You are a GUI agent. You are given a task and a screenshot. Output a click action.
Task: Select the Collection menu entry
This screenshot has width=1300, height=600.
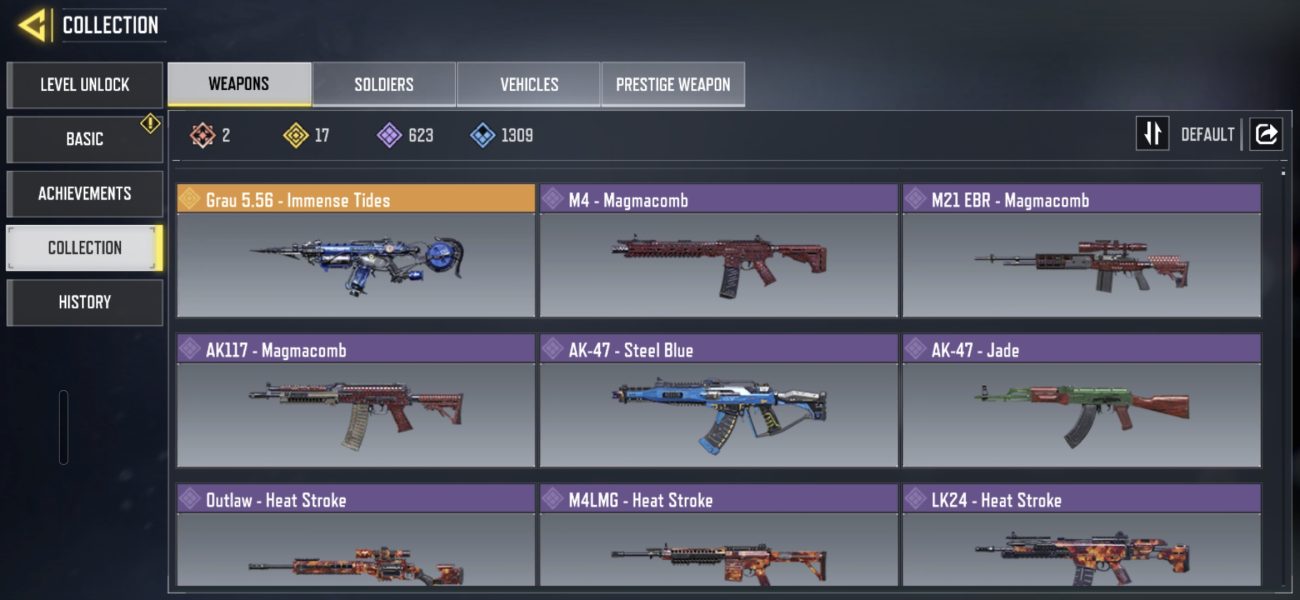(84, 247)
